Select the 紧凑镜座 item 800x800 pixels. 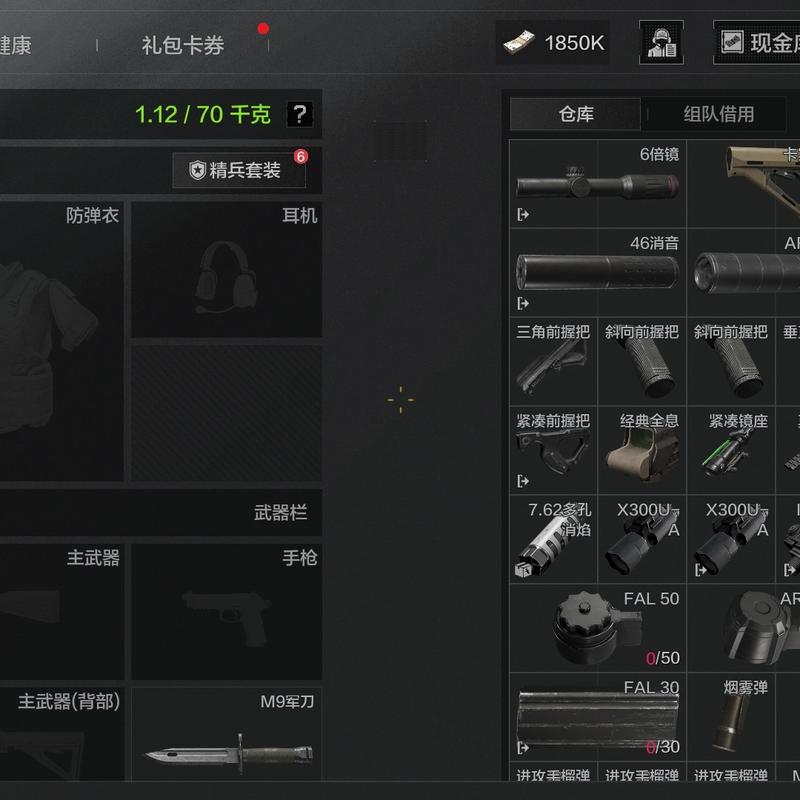click(731, 450)
